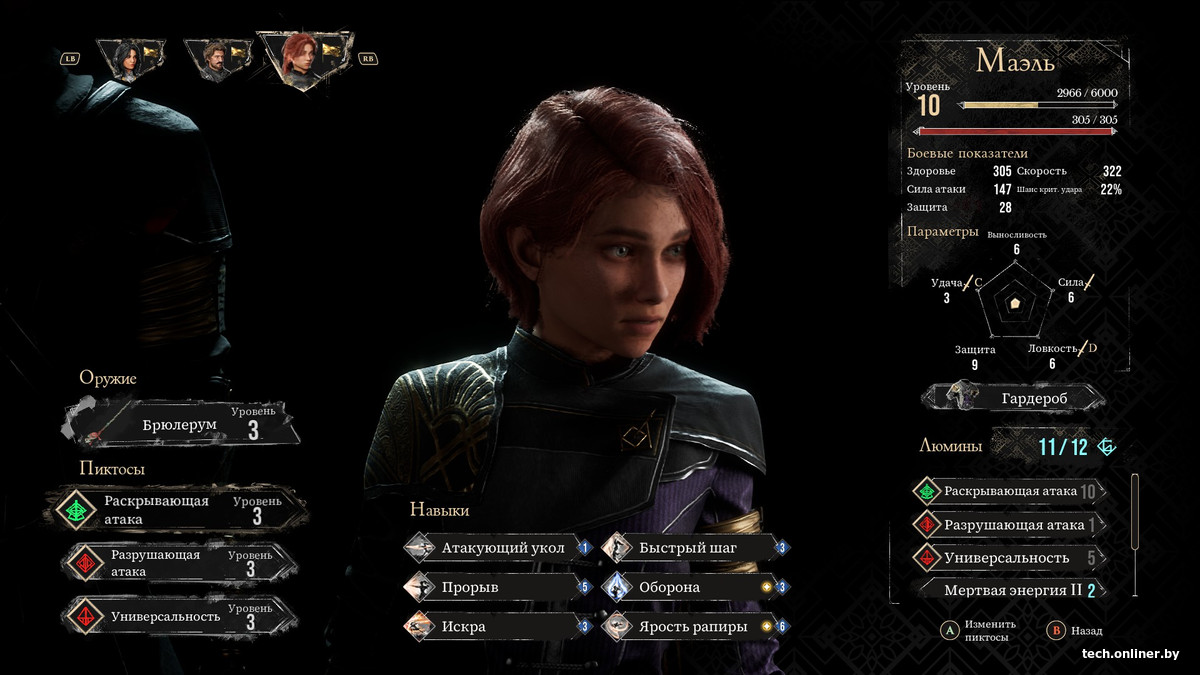Select Разрушающая атака in the Lumina list
Screen dimensions: 1200x675
pyautogui.click(x=1008, y=524)
